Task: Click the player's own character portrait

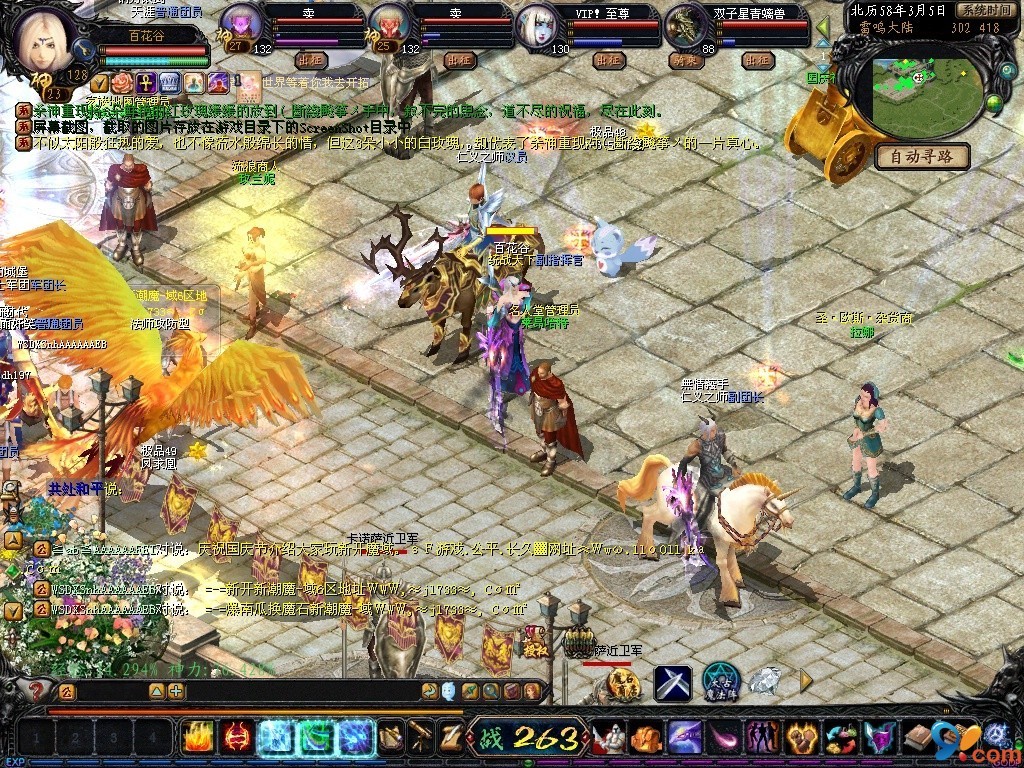Action: click(44, 40)
